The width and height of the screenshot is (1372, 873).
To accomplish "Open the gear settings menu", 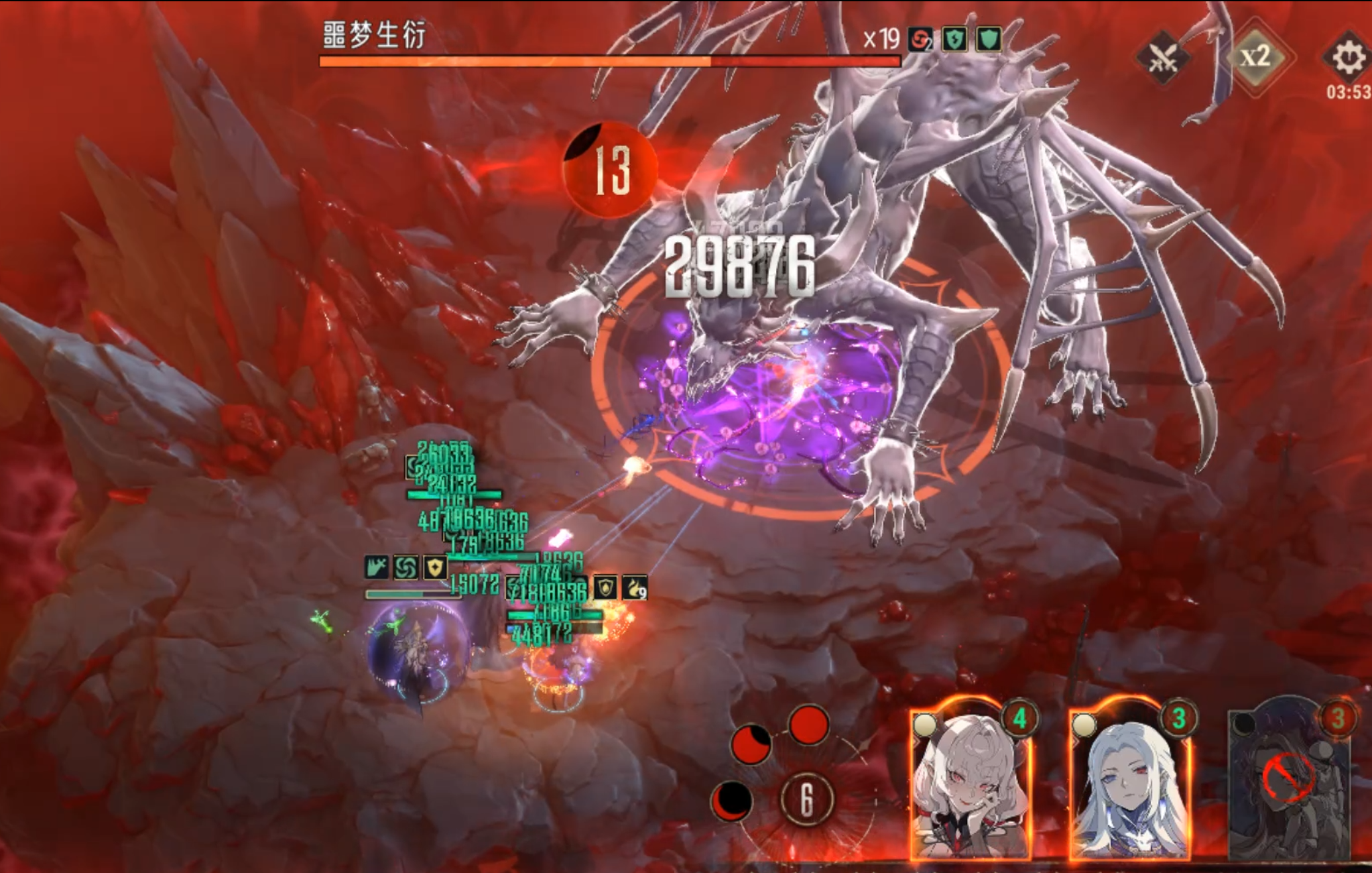I will (1347, 58).
